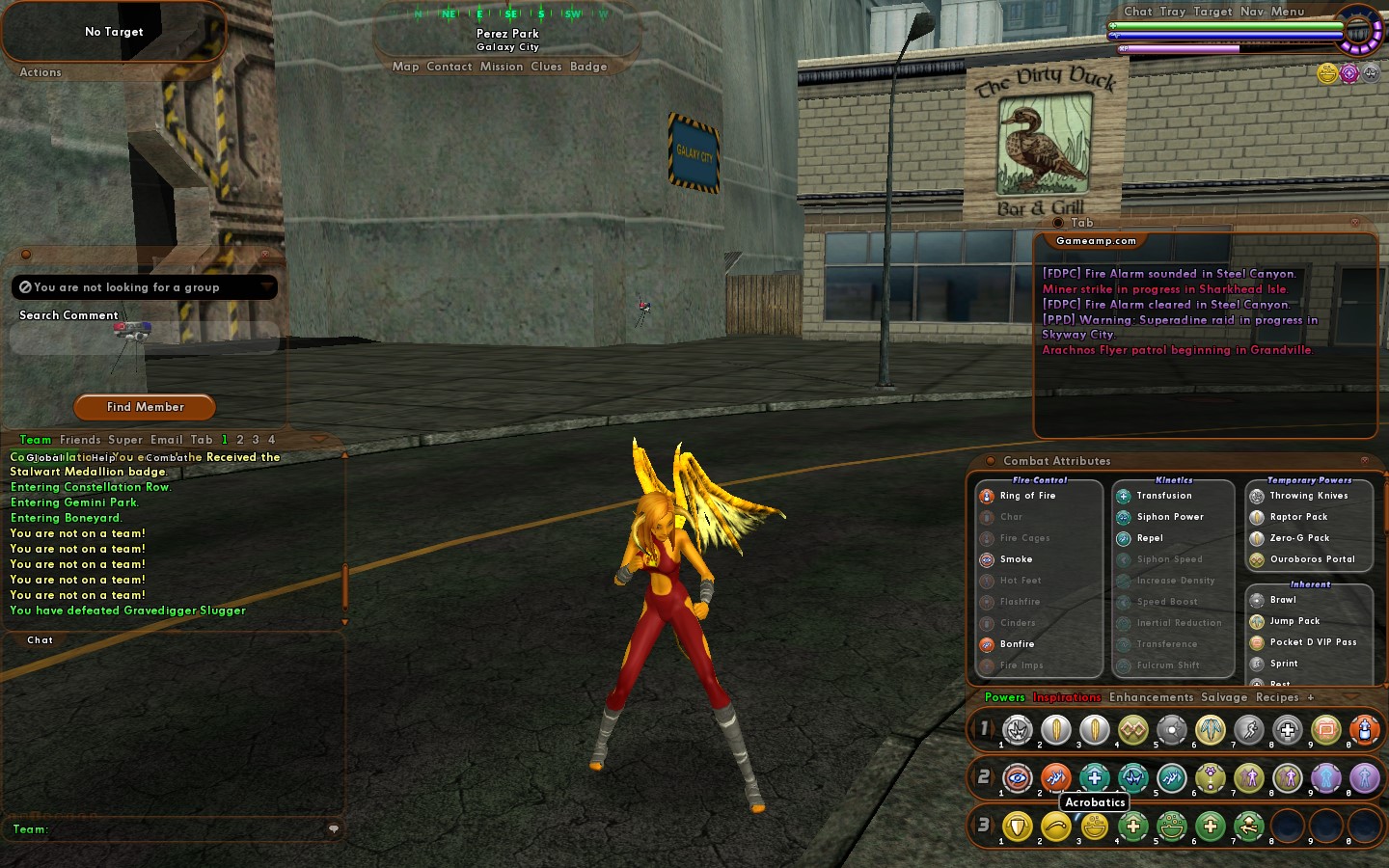Select the Gameamp.com chat tab

pyautogui.click(x=1096, y=241)
